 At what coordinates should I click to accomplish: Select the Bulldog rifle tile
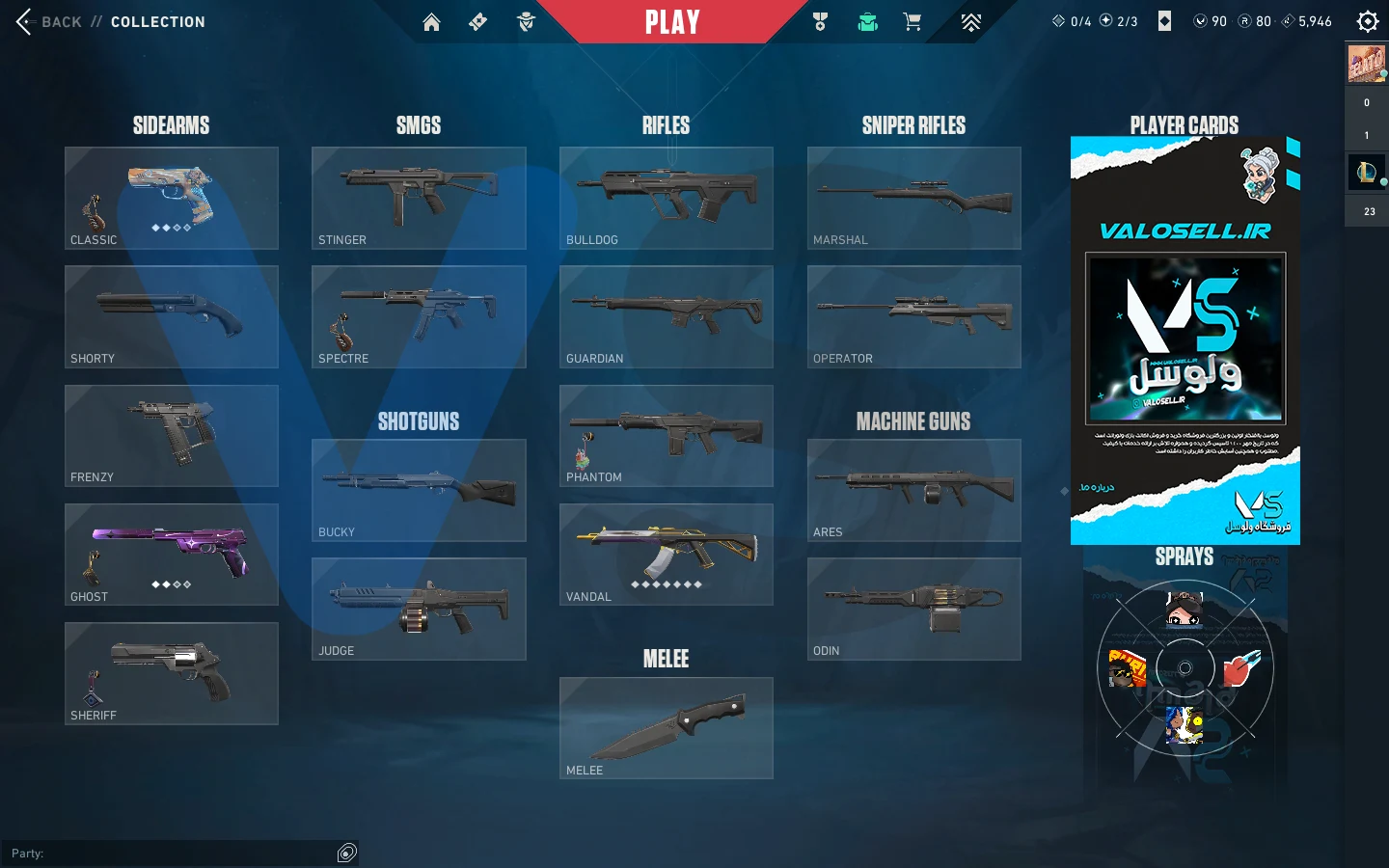tap(667, 198)
